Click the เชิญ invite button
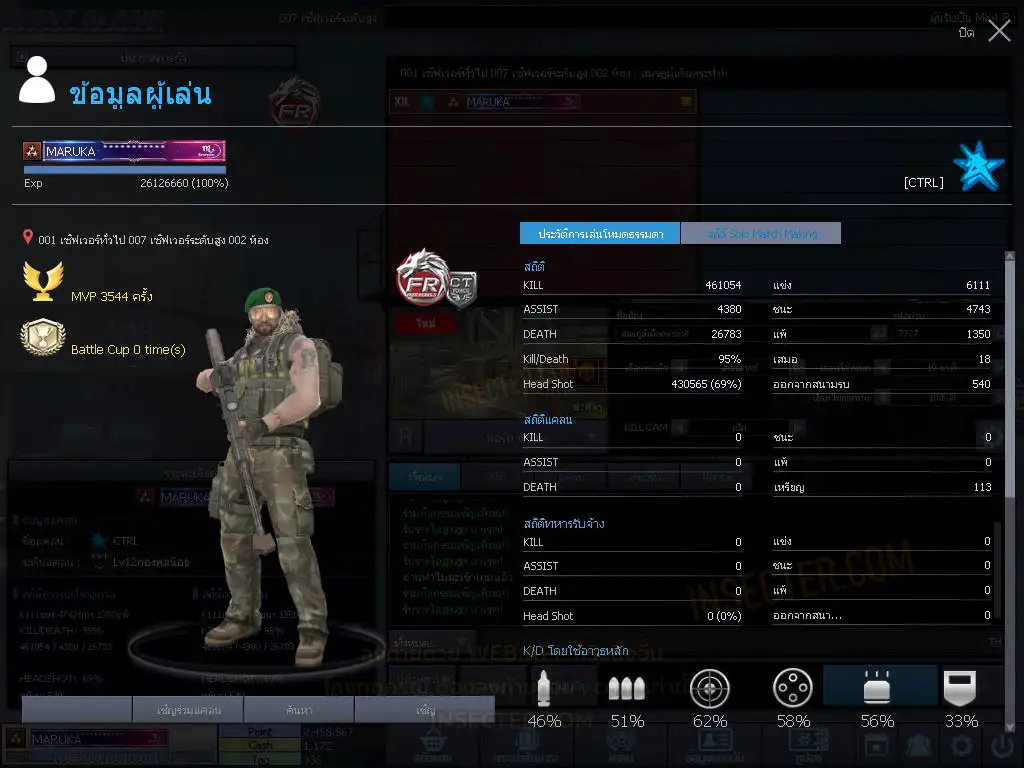The width and height of the screenshot is (1024, 768). [x=425, y=710]
